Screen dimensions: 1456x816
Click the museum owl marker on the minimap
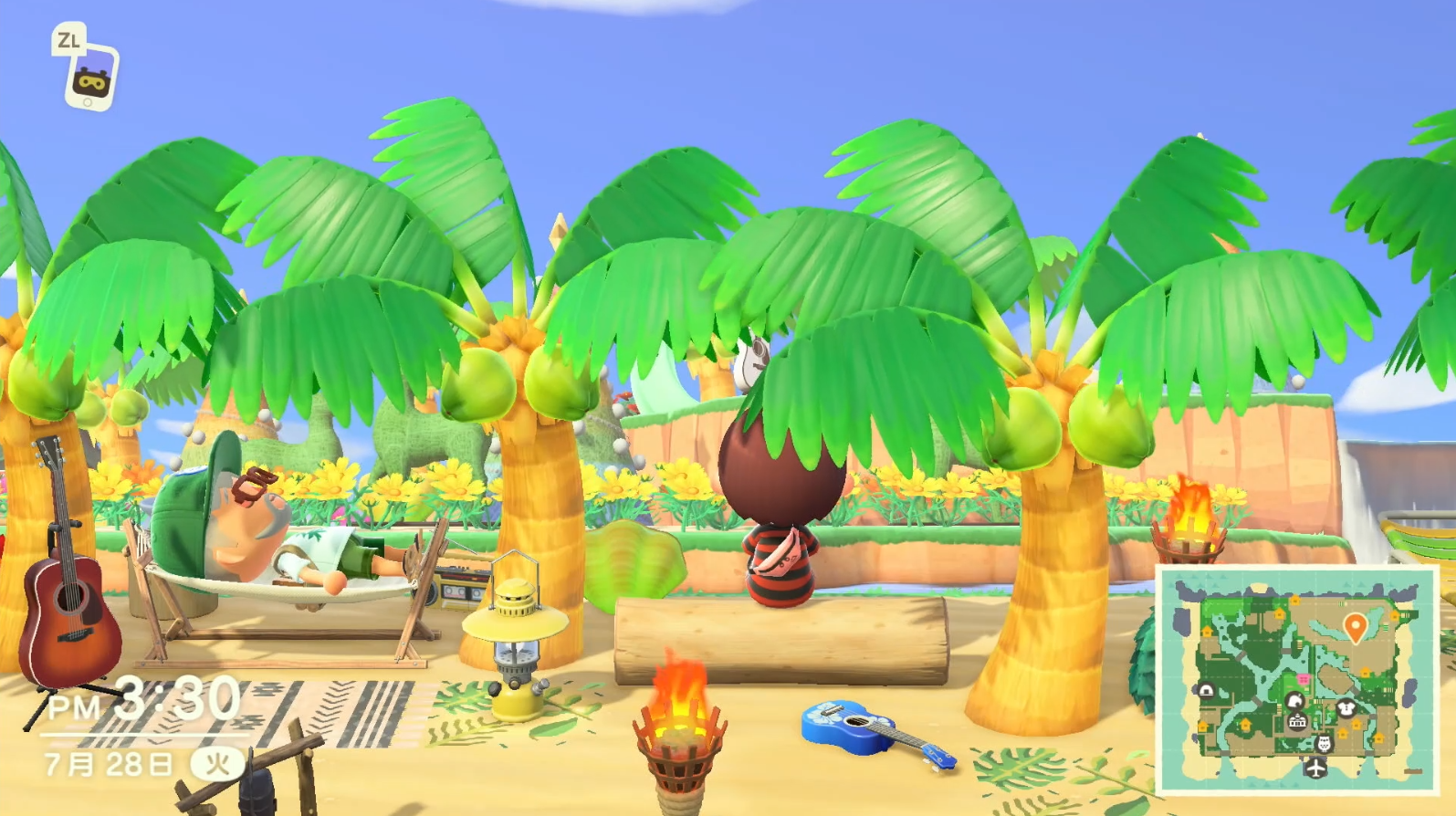[x=1324, y=744]
